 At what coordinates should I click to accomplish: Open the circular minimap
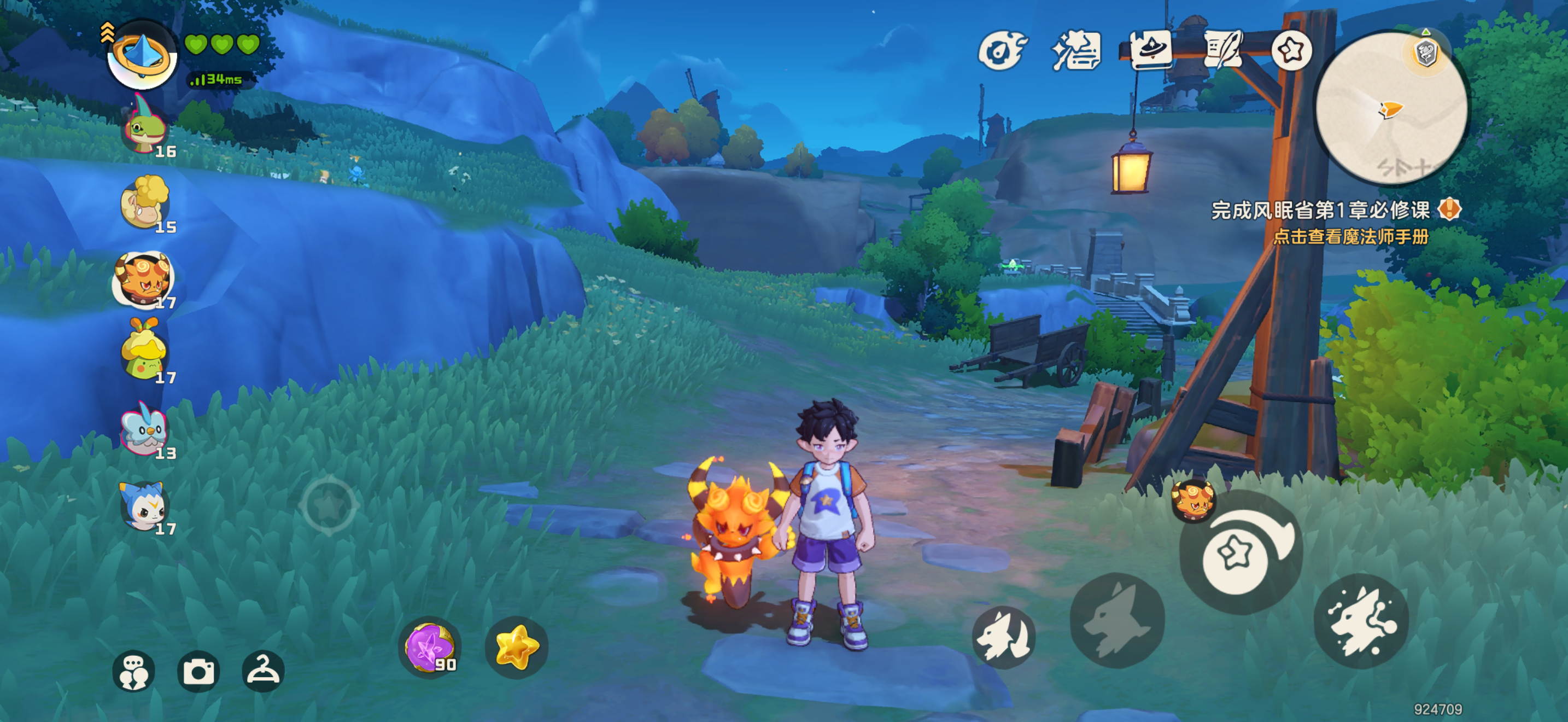[1391, 108]
